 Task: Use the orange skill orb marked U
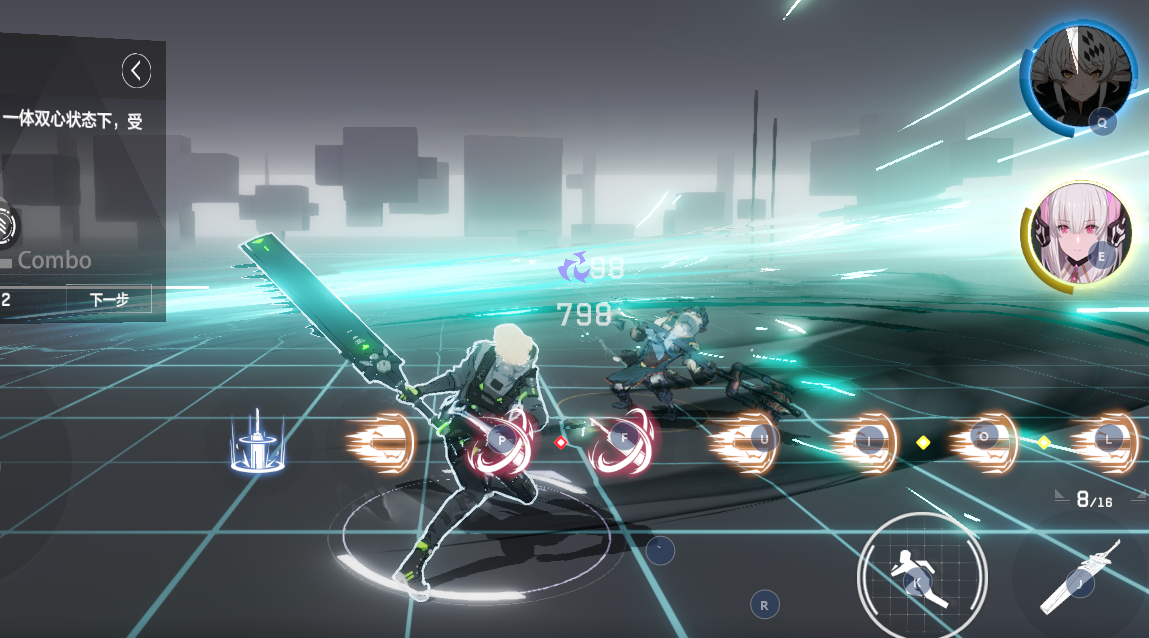pos(746,441)
